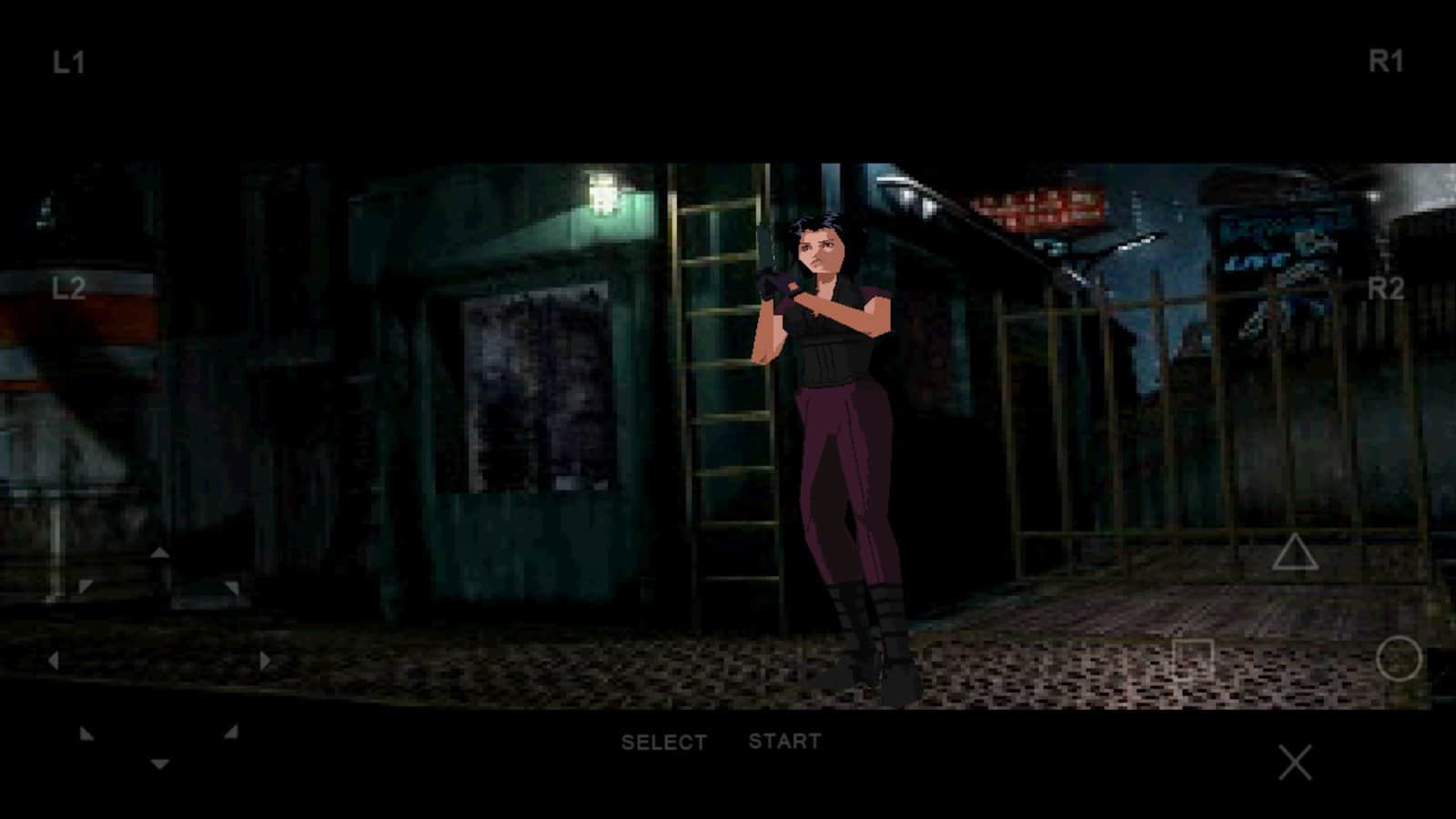Tap the R2 trigger button overlay
Image resolution: width=1456 pixels, height=819 pixels.
[1386, 289]
